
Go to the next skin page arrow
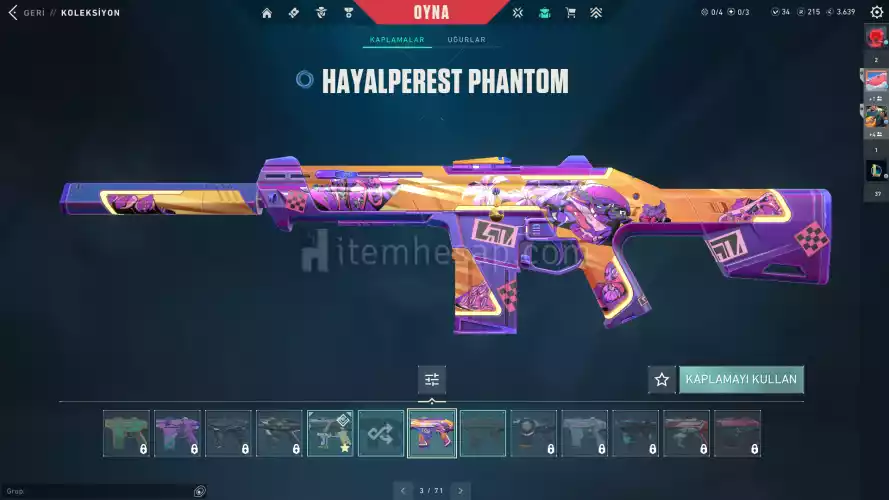click(x=460, y=490)
